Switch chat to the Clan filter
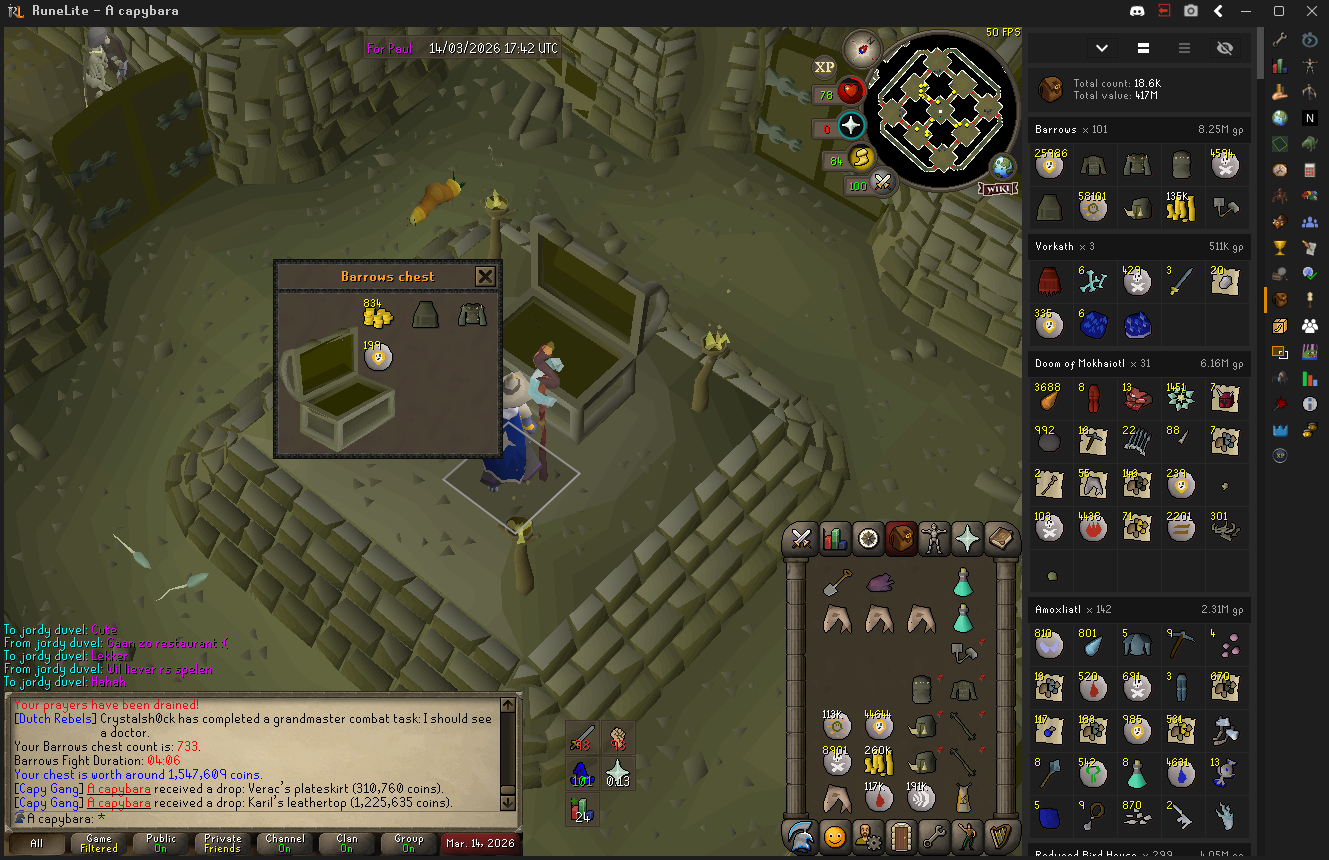 tap(347, 843)
